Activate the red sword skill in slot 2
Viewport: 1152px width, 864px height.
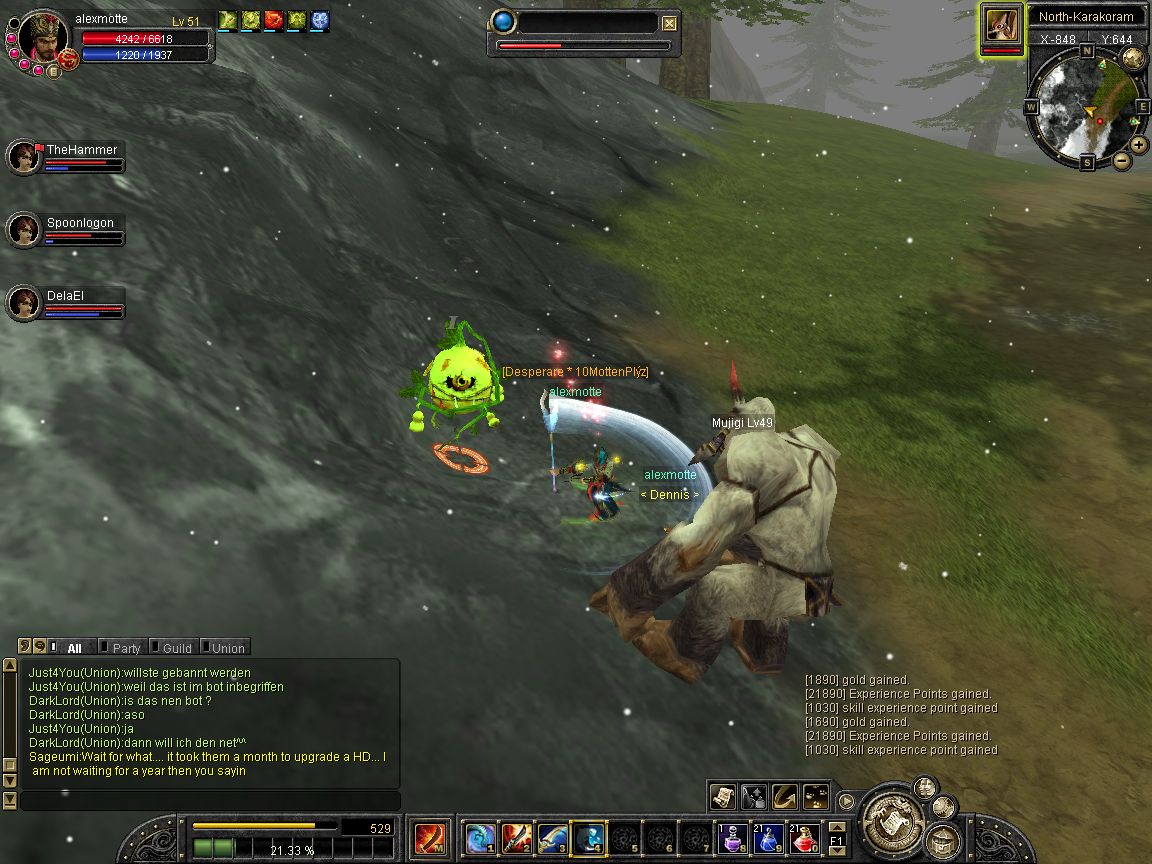pos(517,838)
